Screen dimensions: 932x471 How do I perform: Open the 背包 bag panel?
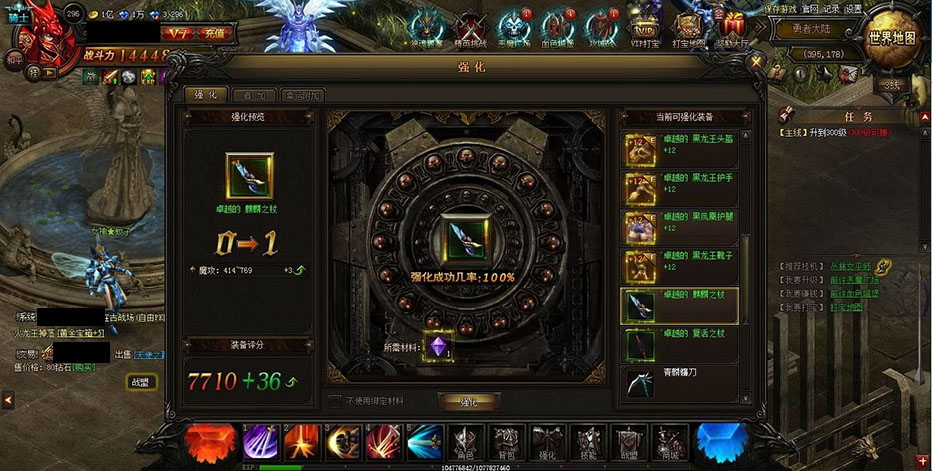pyautogui.click(x=506, y=441)
